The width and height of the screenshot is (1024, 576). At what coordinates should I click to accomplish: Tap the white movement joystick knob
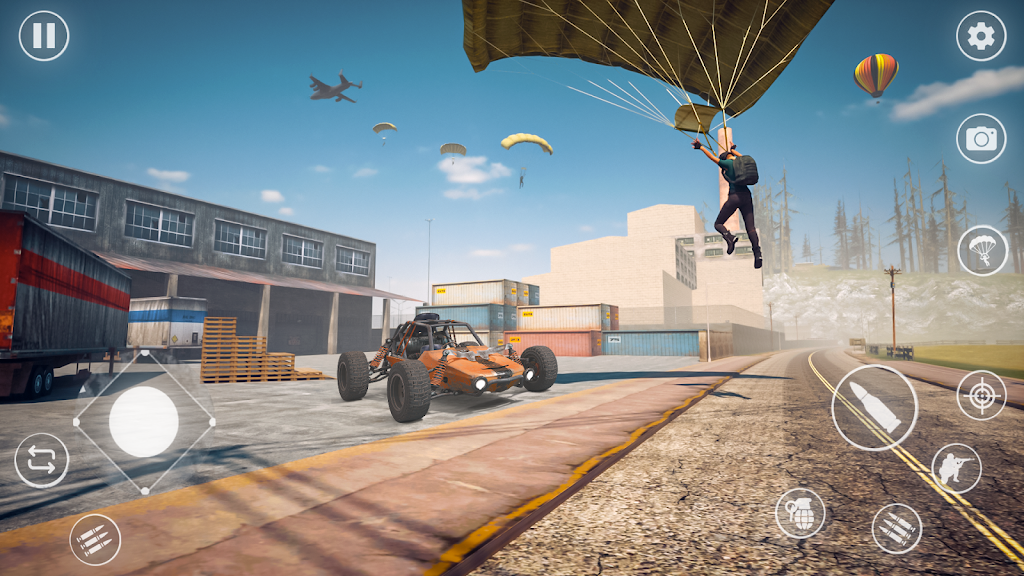pos(144,422)
